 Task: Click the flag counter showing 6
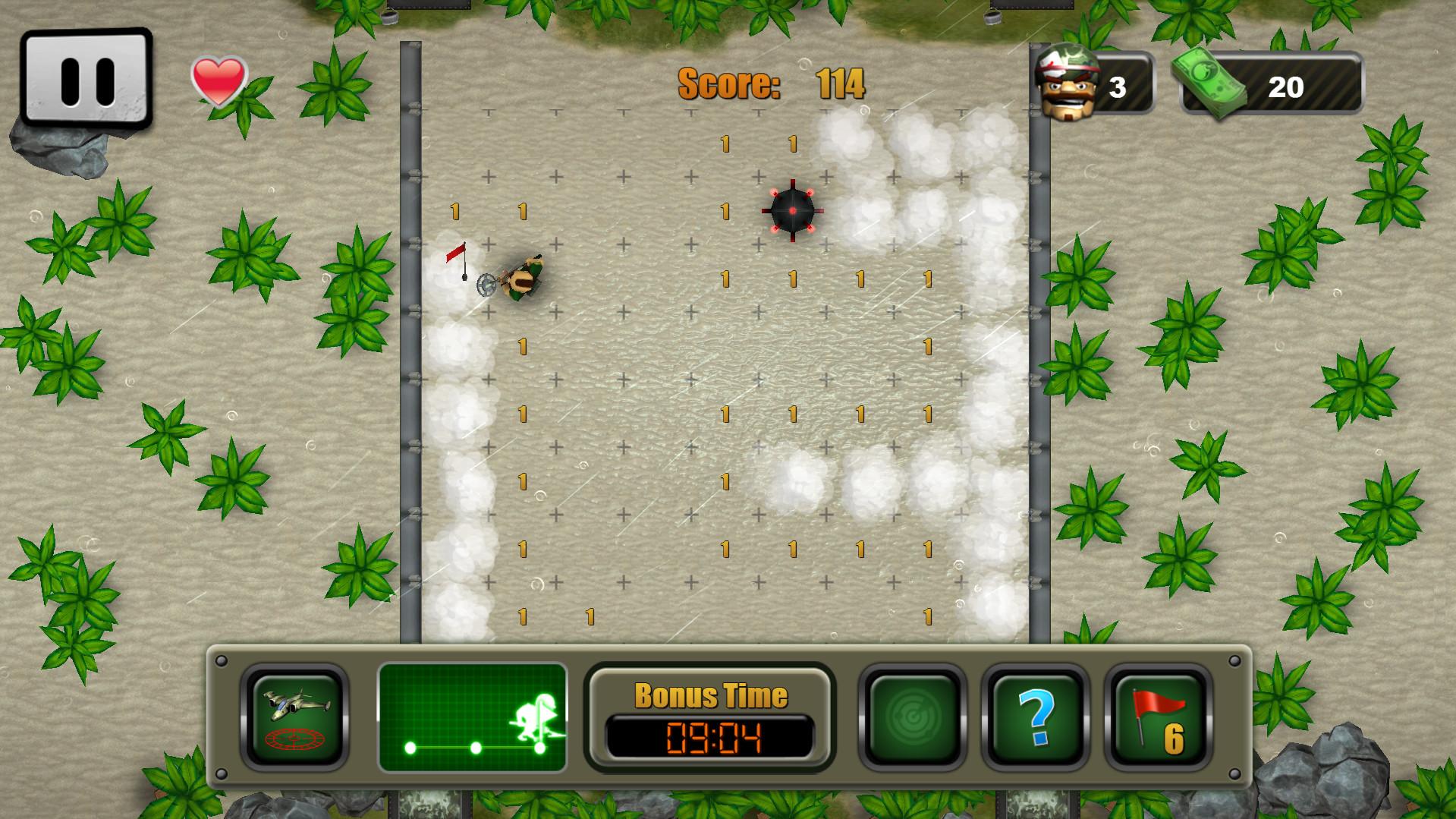[1173, 740]
